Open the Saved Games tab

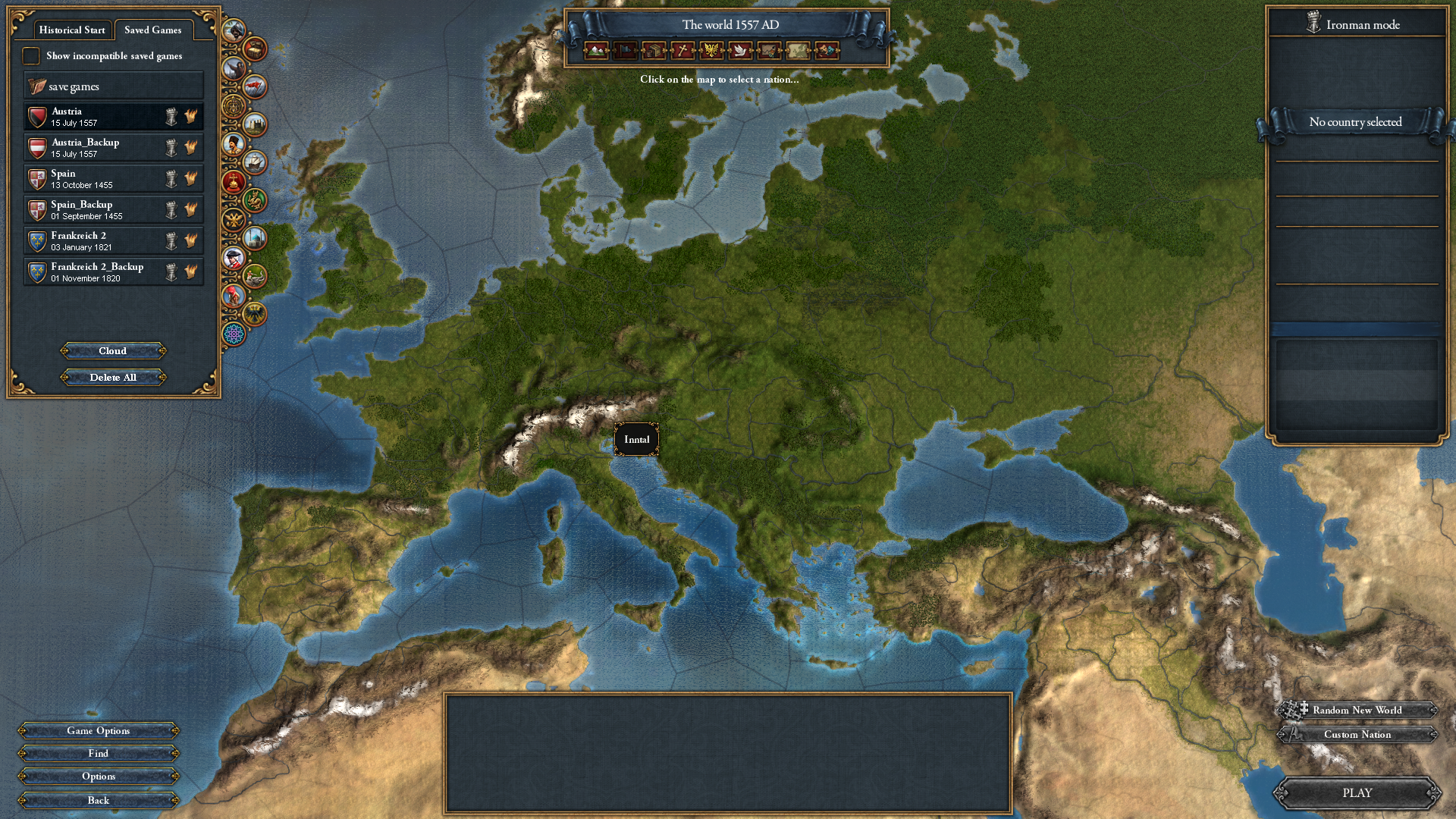(154, 30)
